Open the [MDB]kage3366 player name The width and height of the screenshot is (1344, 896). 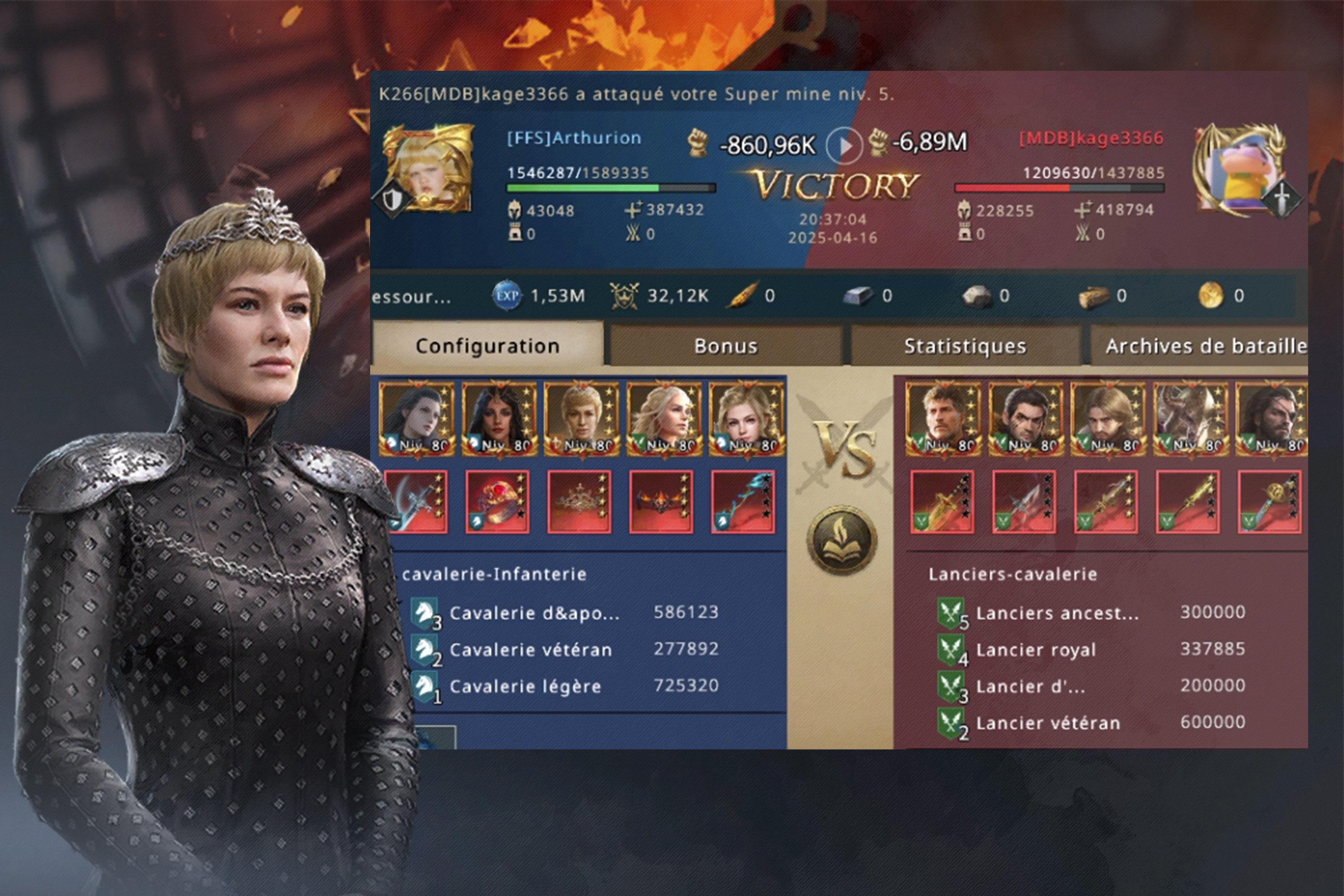(x=1091, y=138)
